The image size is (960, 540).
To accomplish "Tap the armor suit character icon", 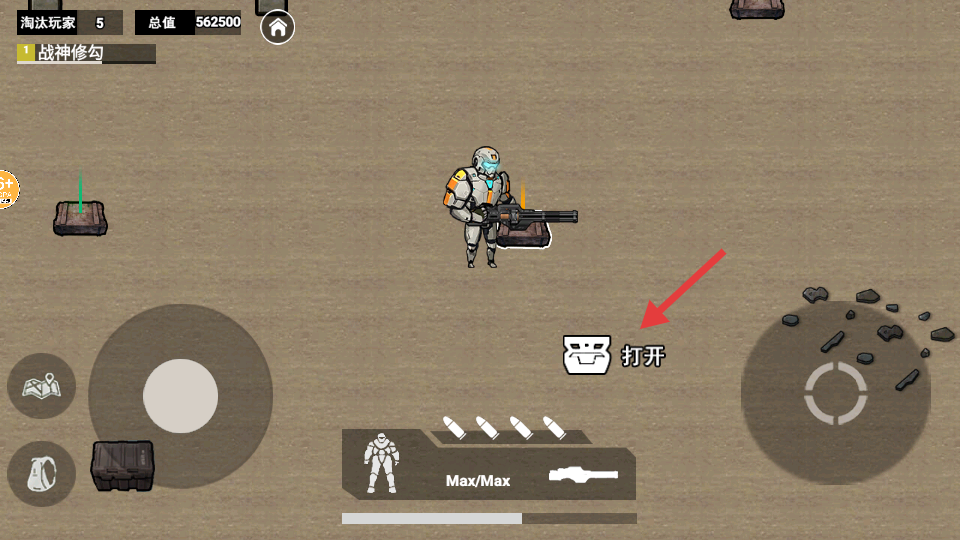I will (x=381, y=463).
